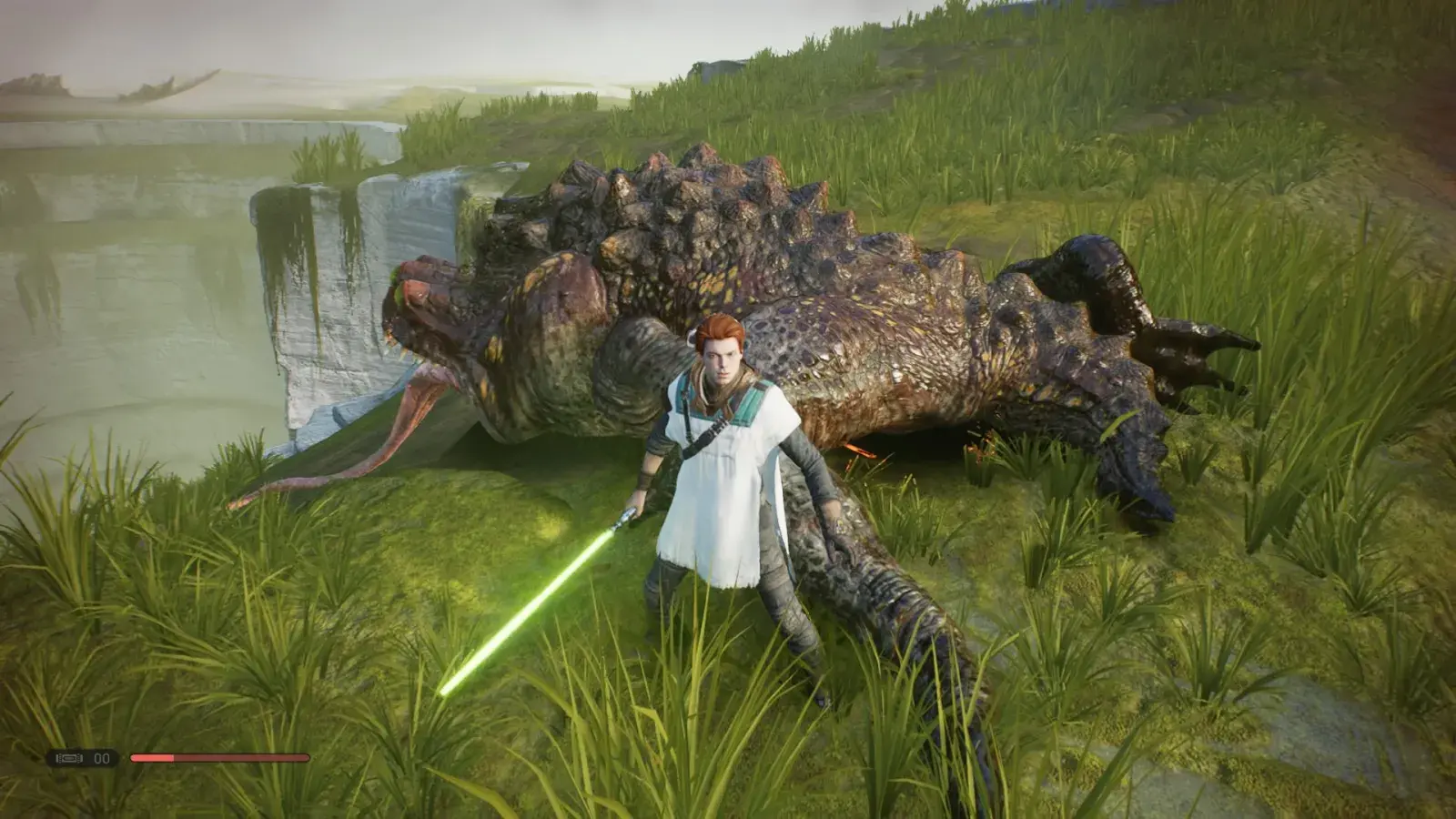Click the stim canister icon
The image size is (1456, 819).
(69, 758)
